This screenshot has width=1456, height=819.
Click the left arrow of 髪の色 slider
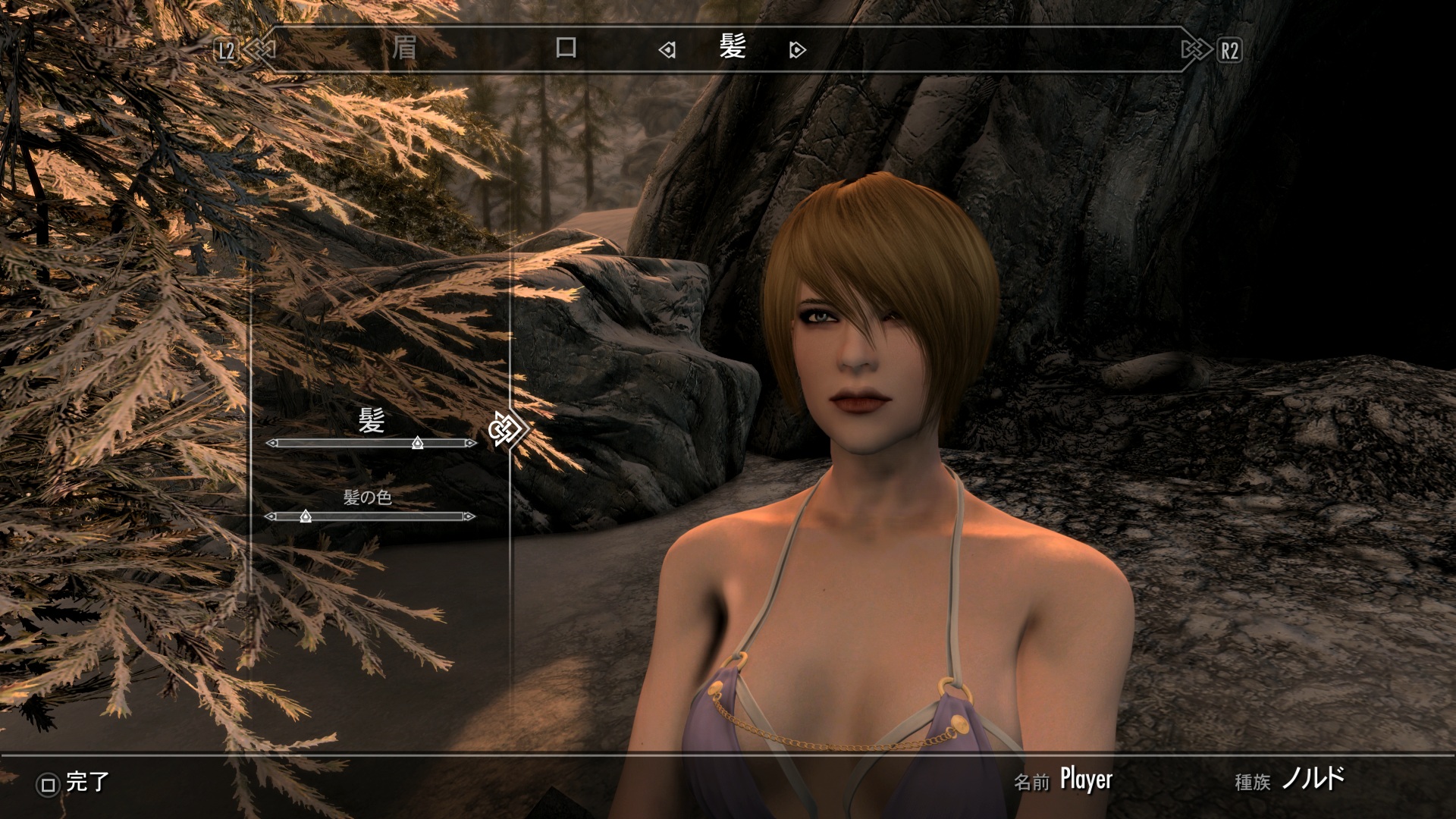pos(270,517)
